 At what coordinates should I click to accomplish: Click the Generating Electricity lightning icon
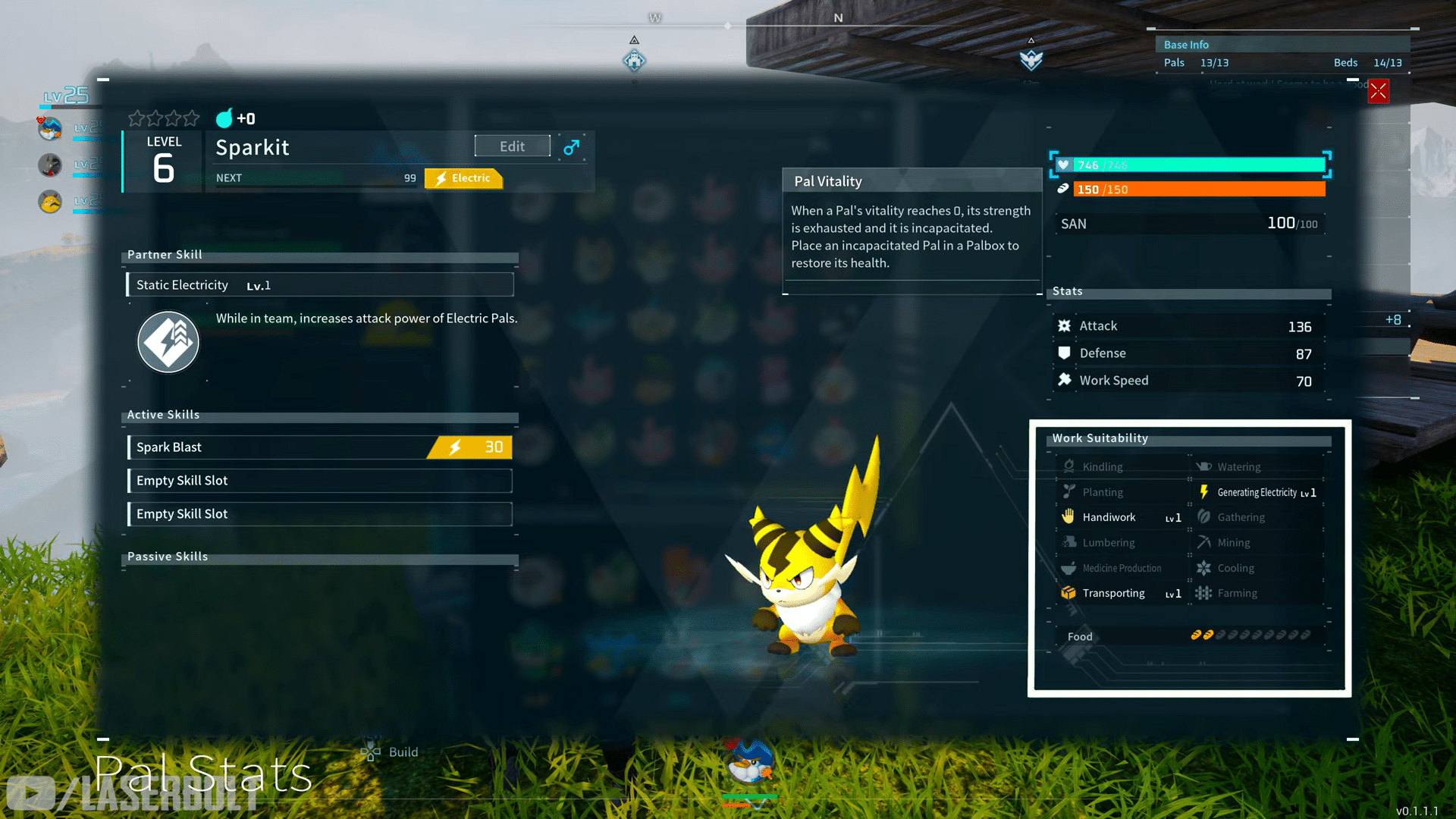click(x=1204, y=491)
